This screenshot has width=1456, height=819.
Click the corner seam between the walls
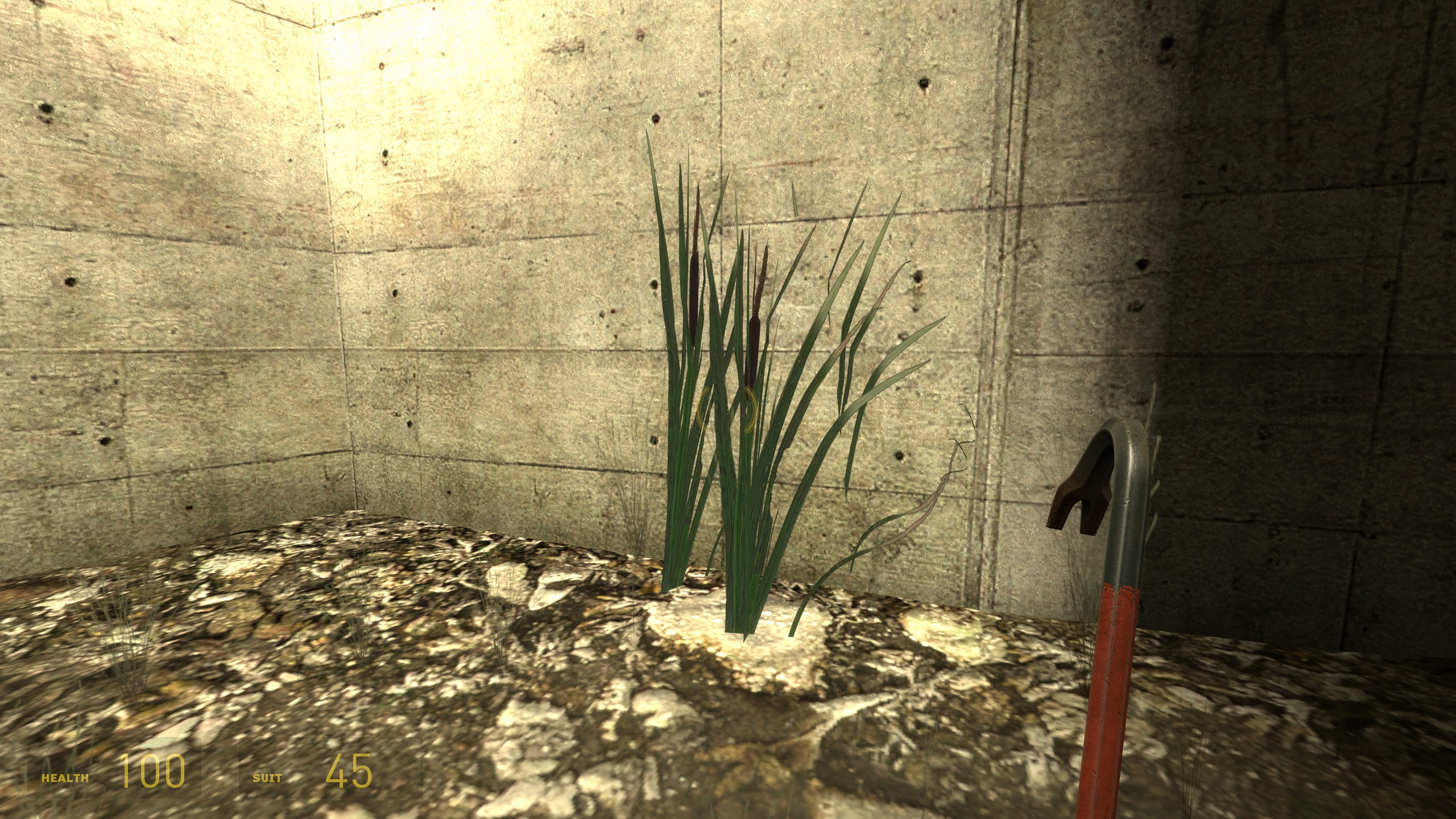click(x=336, y=284)
